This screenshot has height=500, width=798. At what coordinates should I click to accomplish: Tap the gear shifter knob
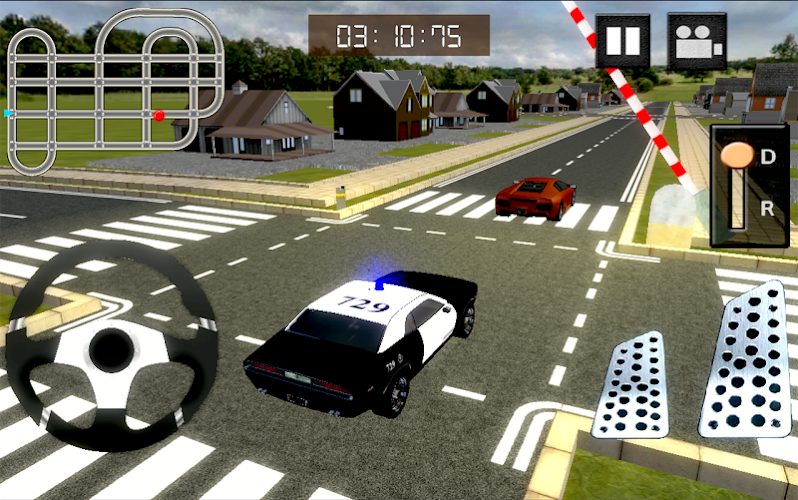(738, 155)
